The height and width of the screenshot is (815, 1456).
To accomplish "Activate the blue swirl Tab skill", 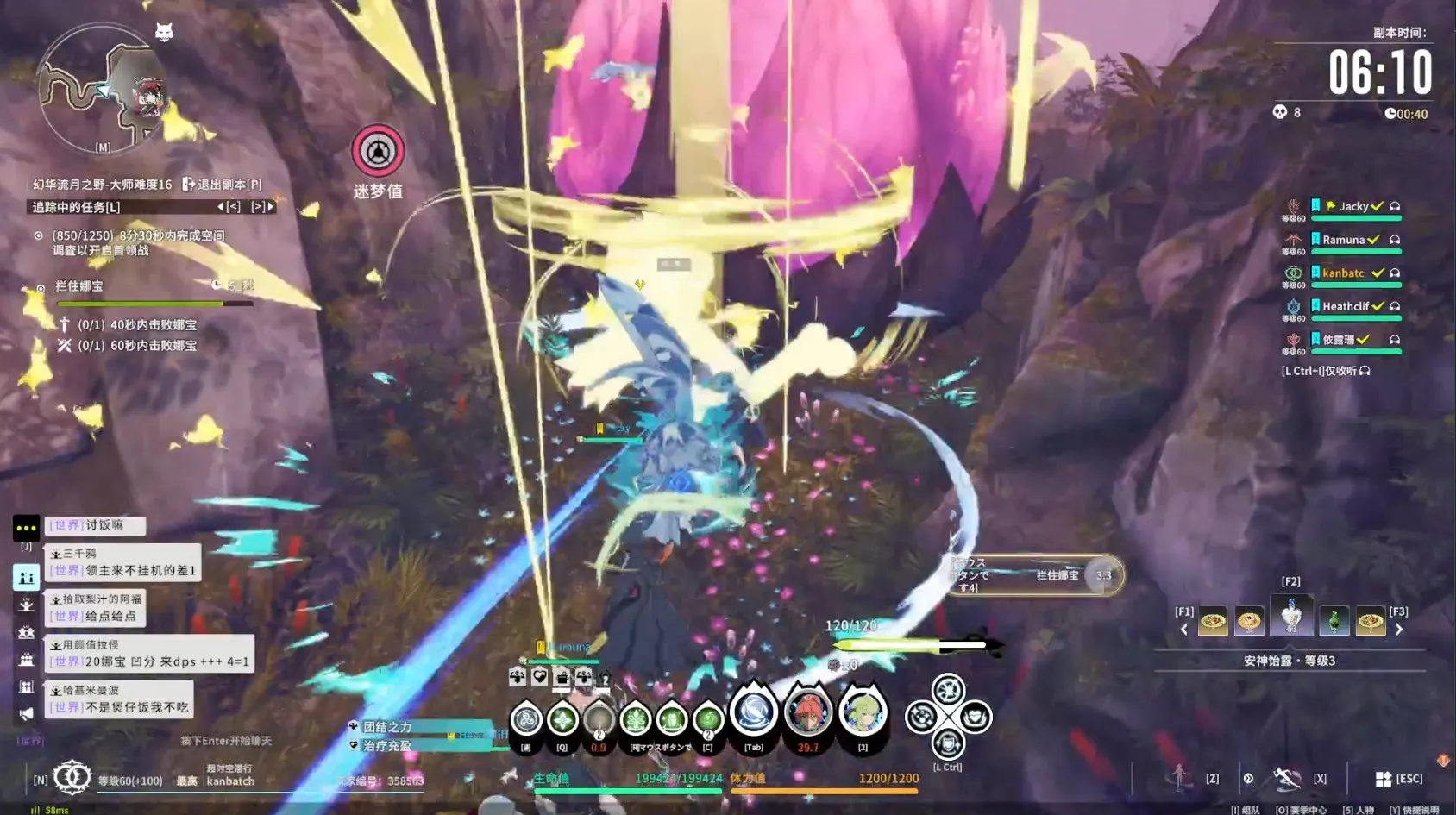I will pos(753,713).
